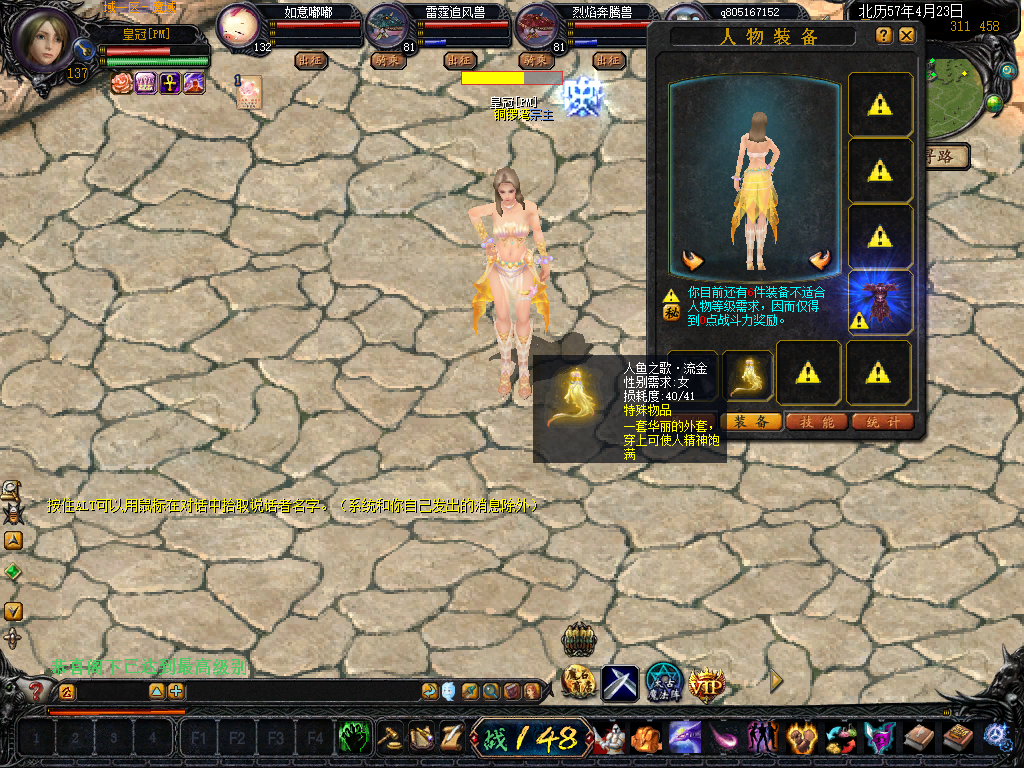Open the VIP icon
This screenshot has width=1024, height=768.
pos(705,683)
